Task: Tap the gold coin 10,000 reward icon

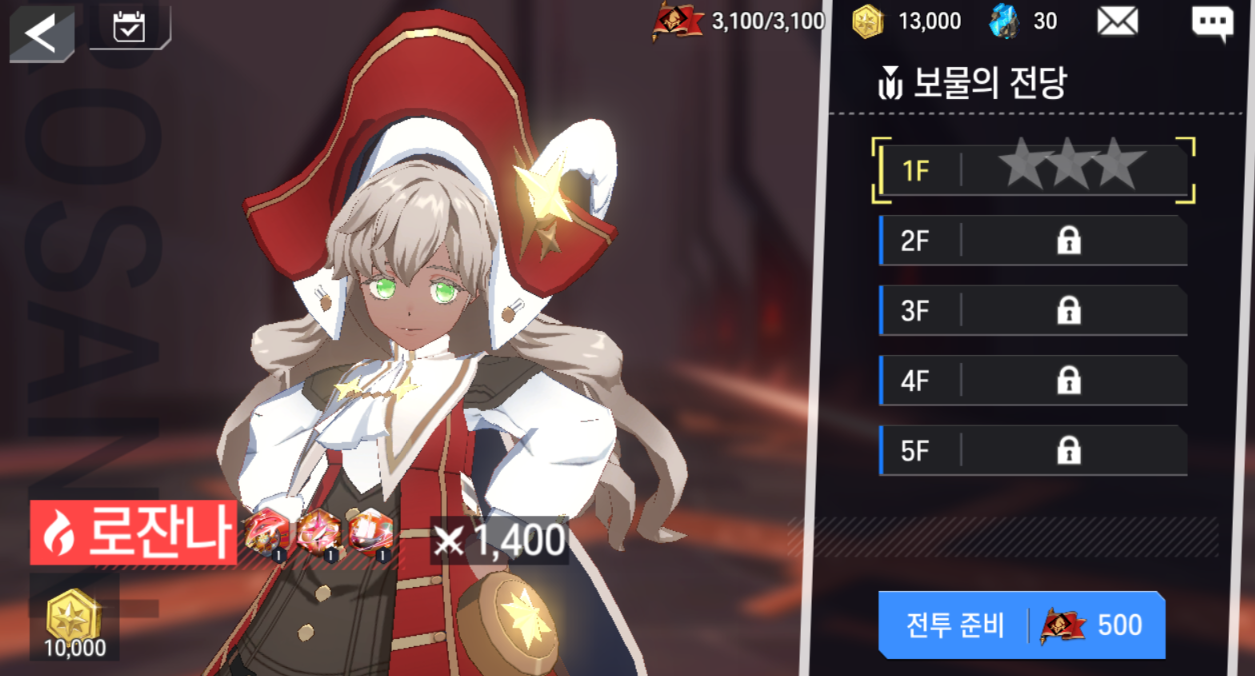Action: [x=74, y=616]
